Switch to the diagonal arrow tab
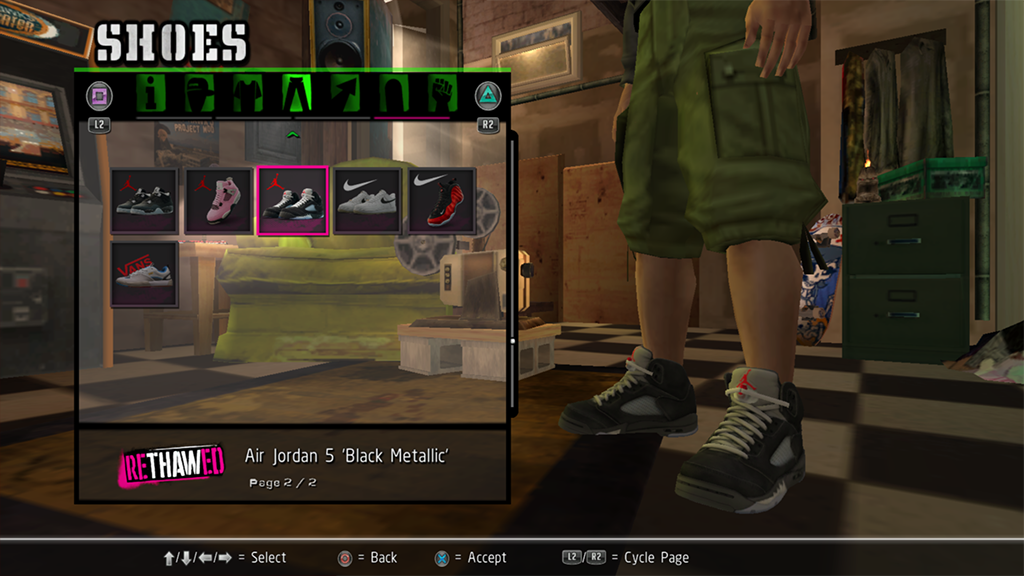Viewport: 1024px width, 576px height. click(x=344, y=95)
